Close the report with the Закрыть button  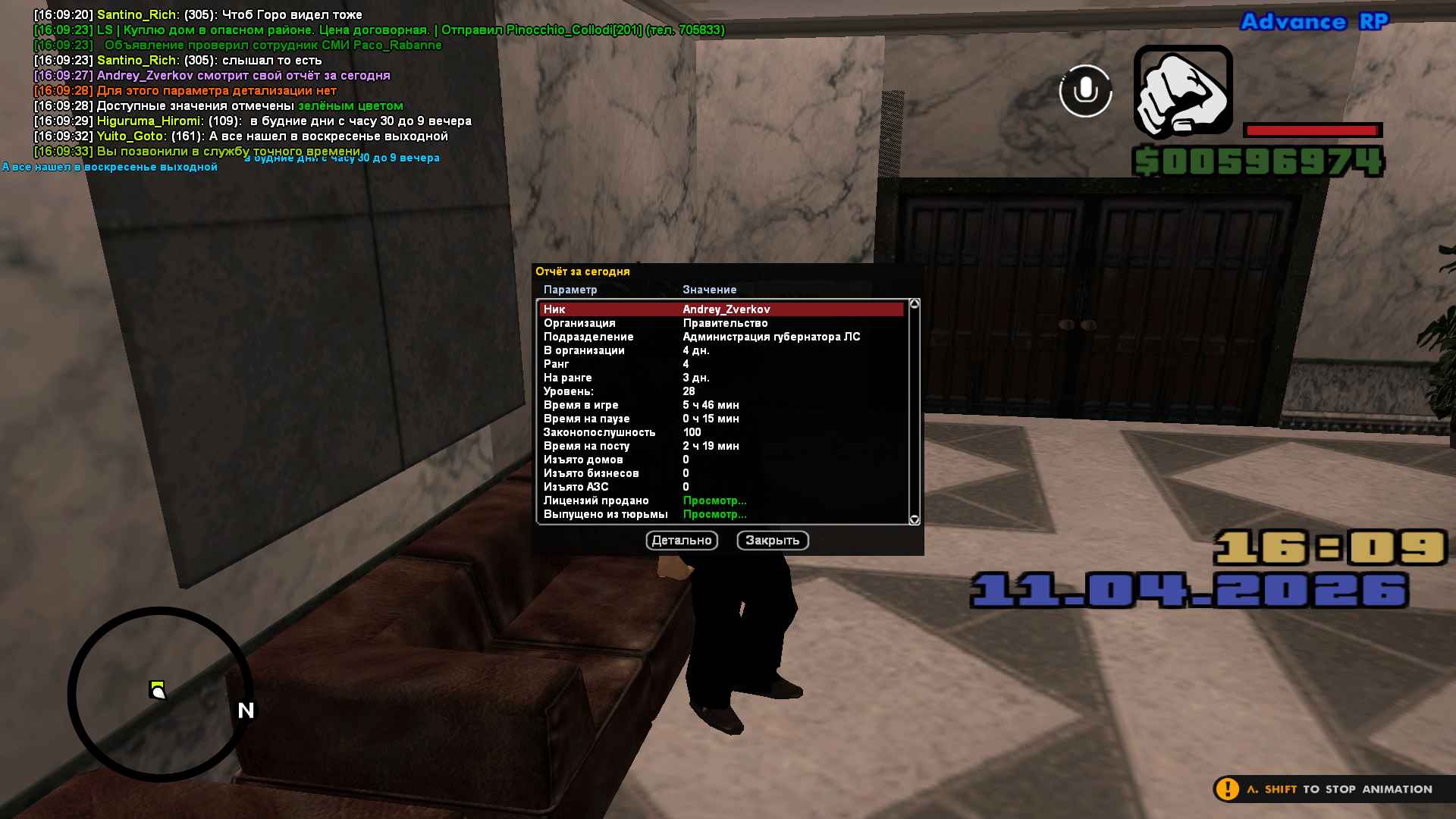(x=772, y=540)
